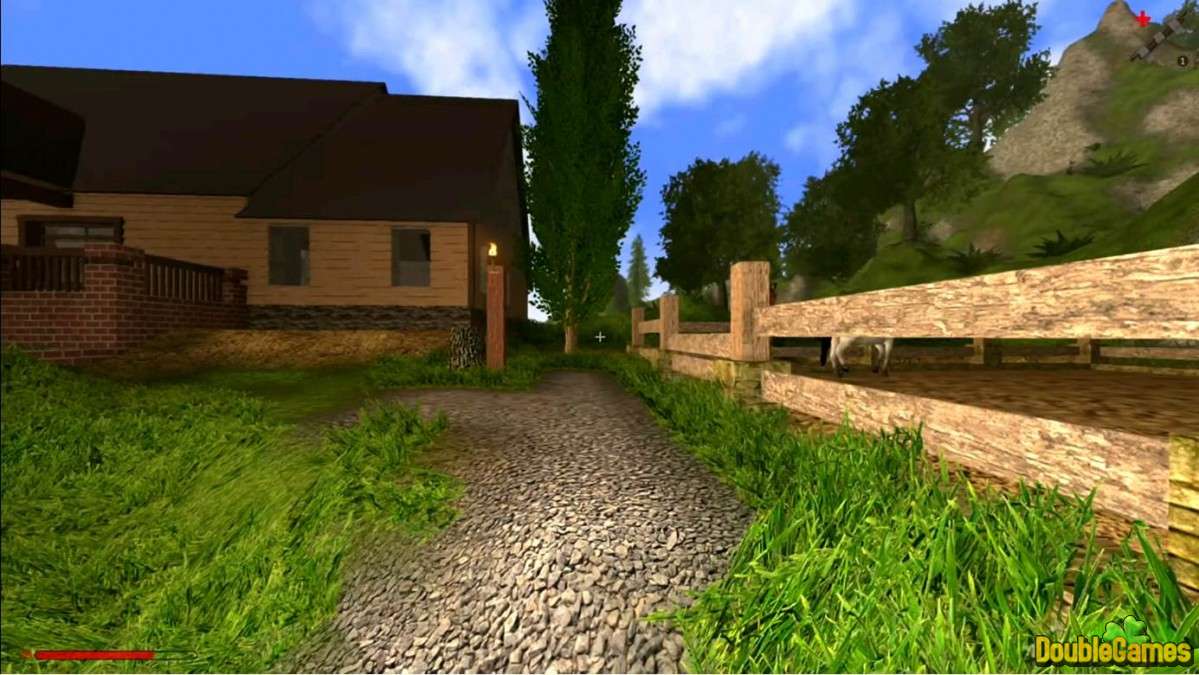The image size is (1199, 675).
Task: Open the DoubleGames watermark logo
Action: [1112, 648]
